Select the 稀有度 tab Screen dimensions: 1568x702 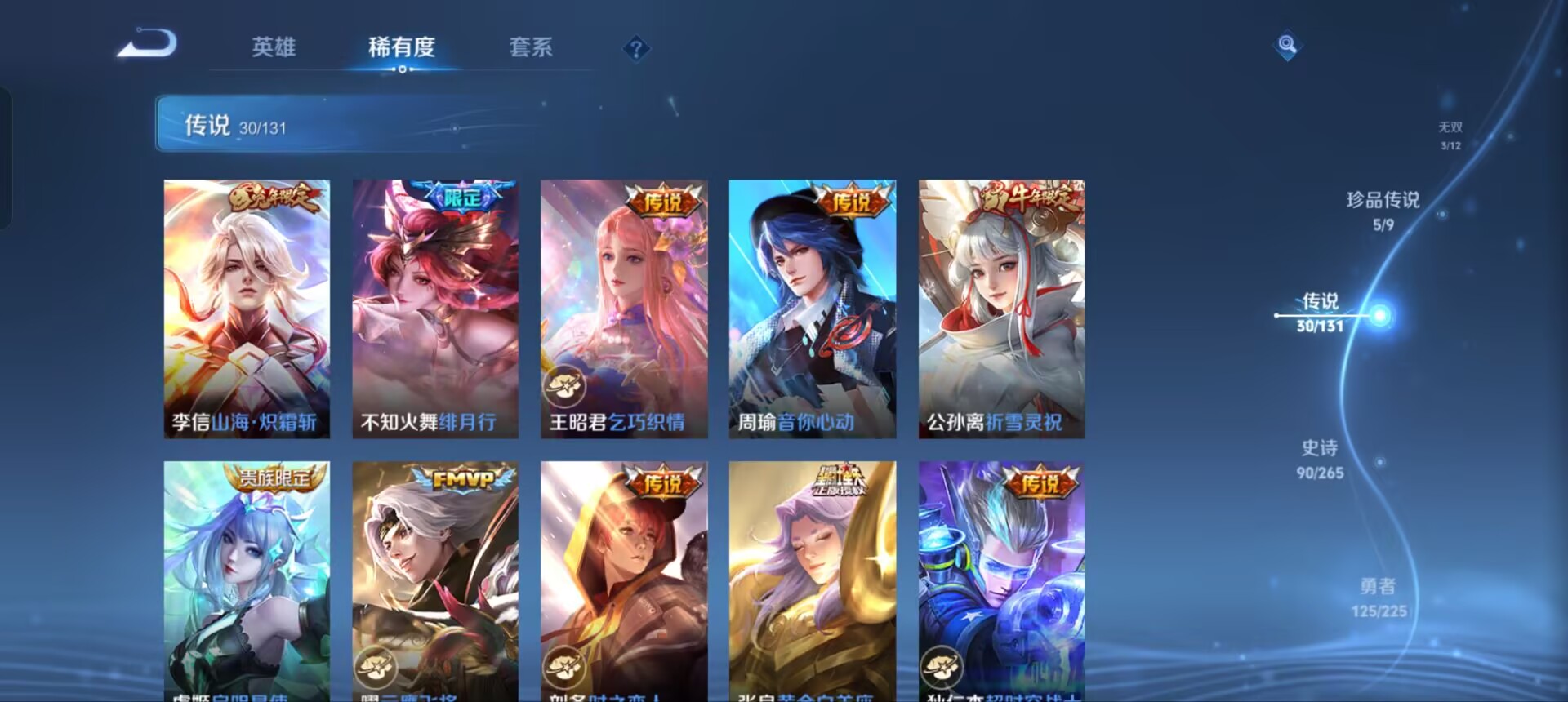point(400,47)
